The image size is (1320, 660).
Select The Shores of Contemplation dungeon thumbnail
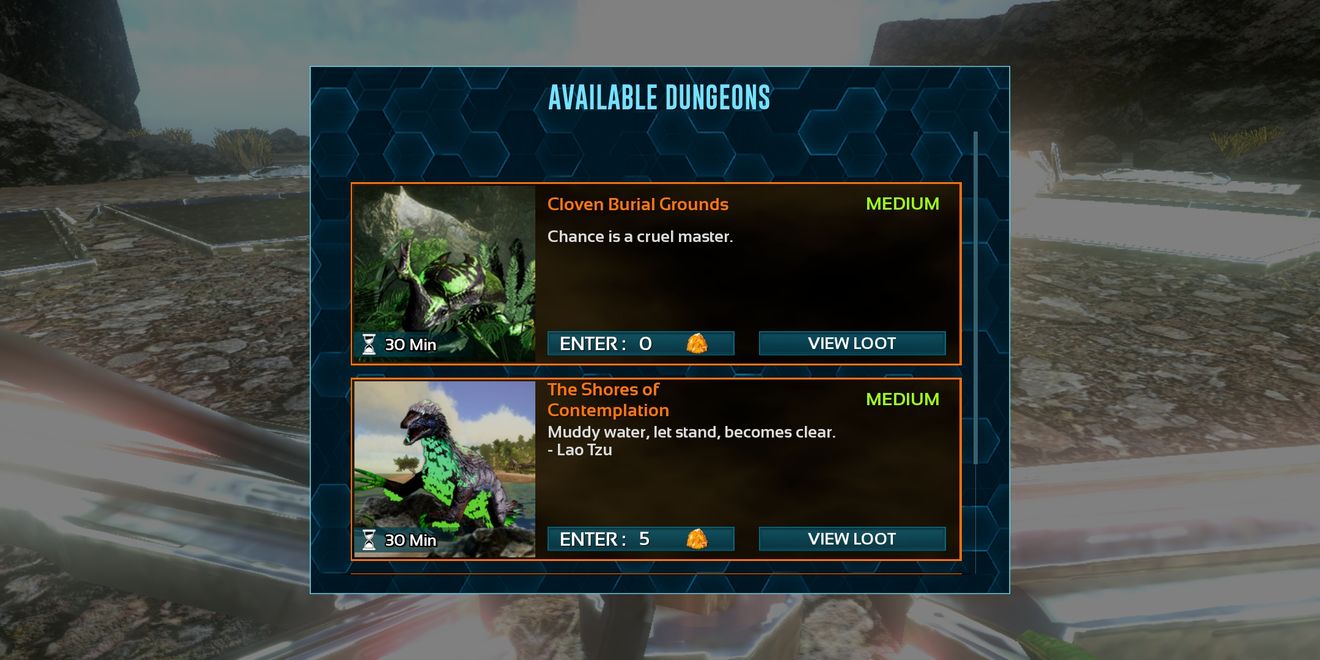click(x=444, y=468)
